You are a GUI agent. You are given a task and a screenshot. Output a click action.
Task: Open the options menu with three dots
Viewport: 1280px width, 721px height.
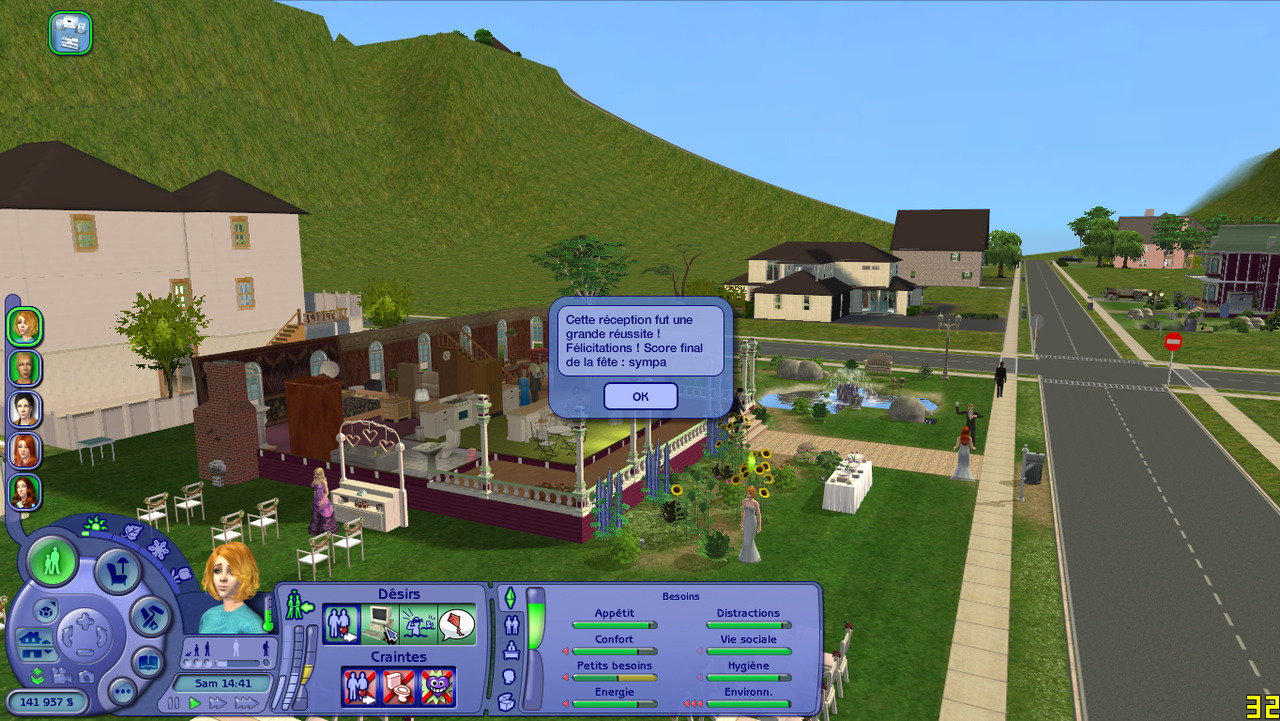pos(122,690)
